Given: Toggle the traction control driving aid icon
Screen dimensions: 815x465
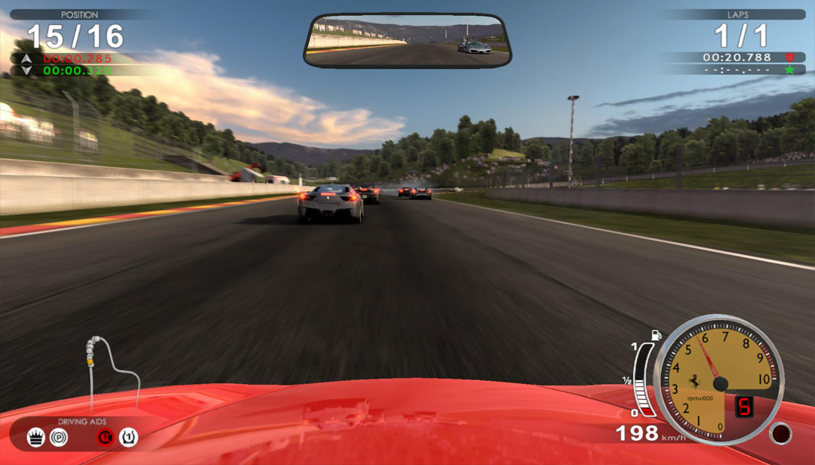Looking at the screenshot, I should (x=36, y=437).
